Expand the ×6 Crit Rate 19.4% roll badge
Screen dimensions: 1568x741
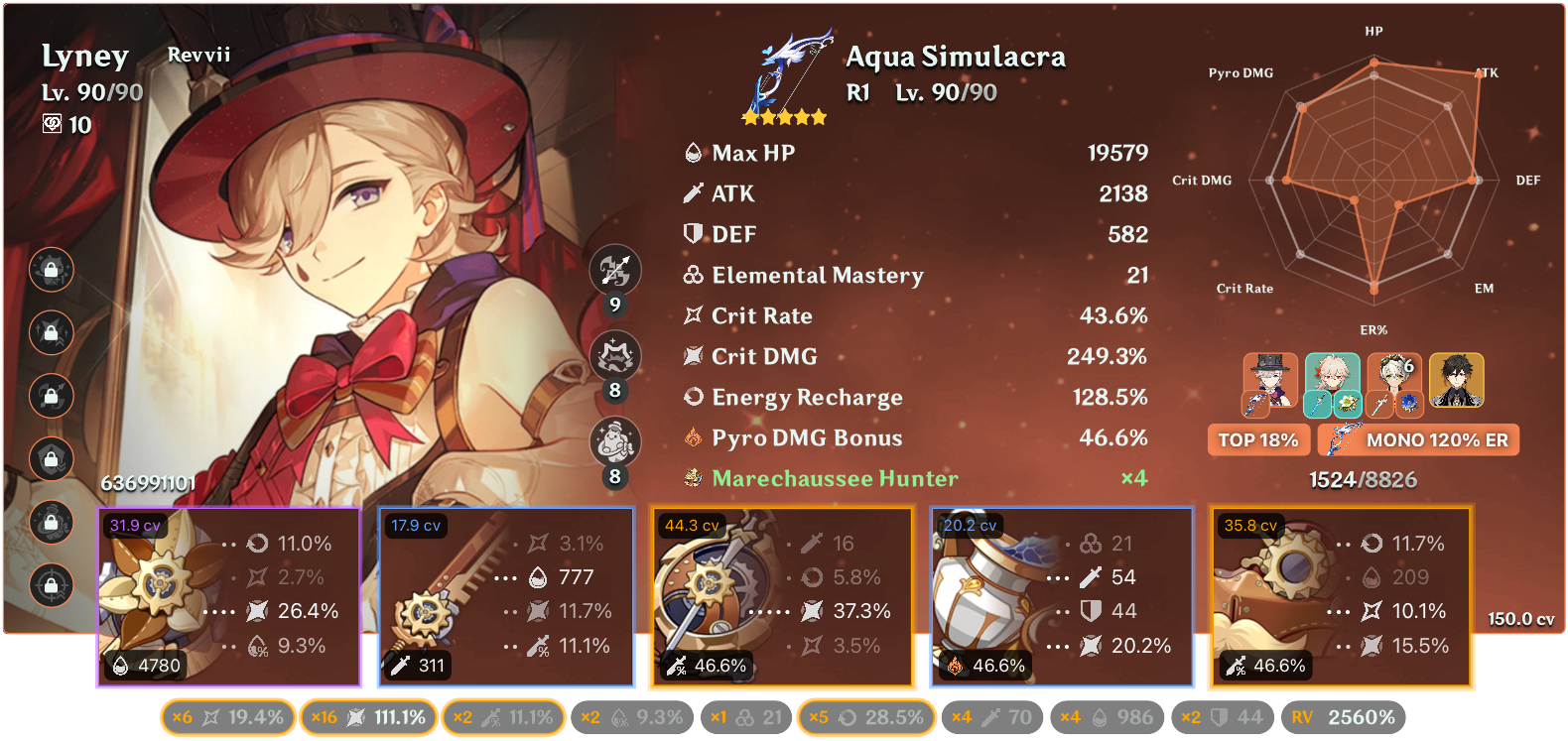tap(226, 716)
